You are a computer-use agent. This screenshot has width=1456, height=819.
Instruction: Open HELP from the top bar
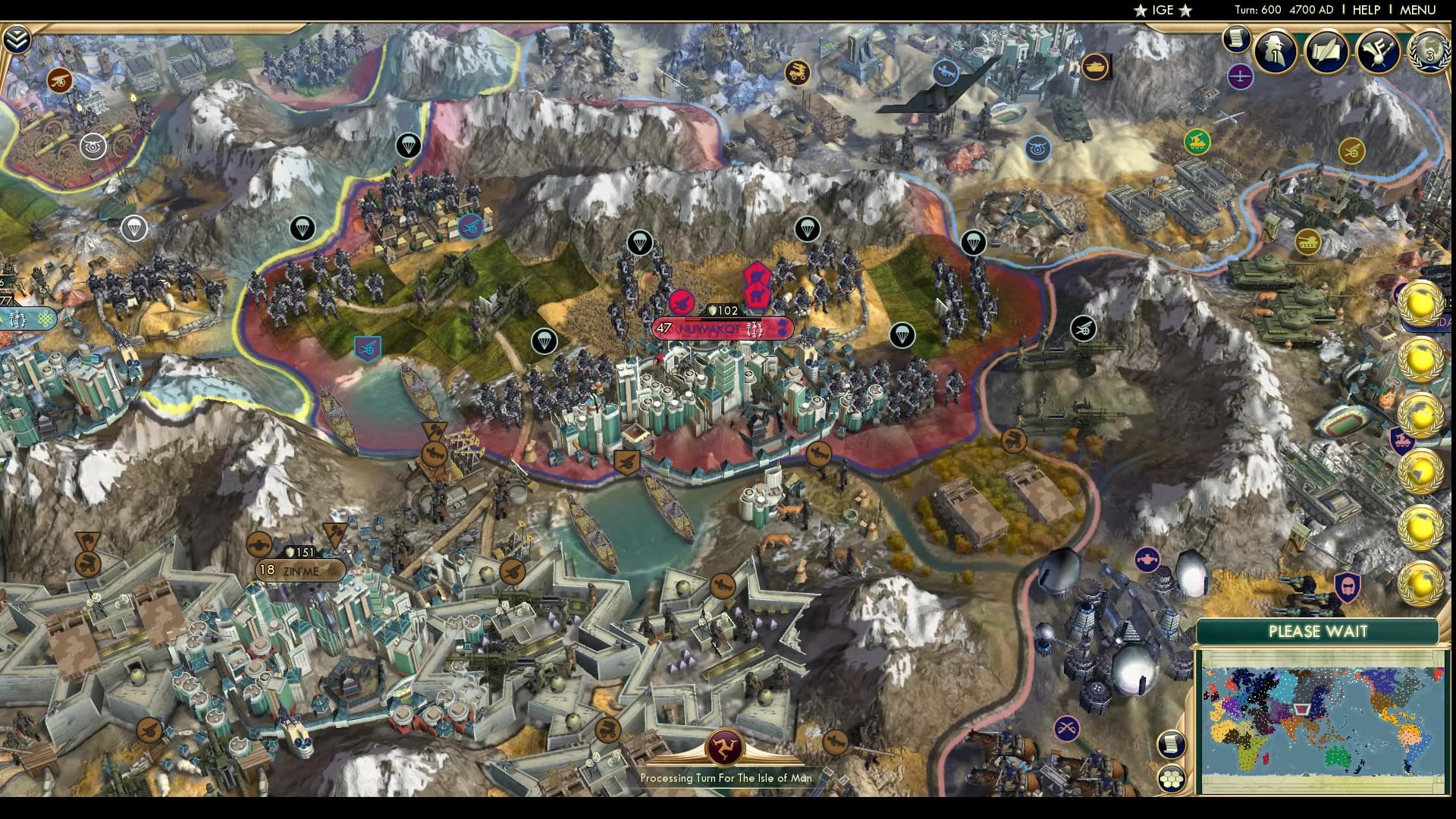1365,11
